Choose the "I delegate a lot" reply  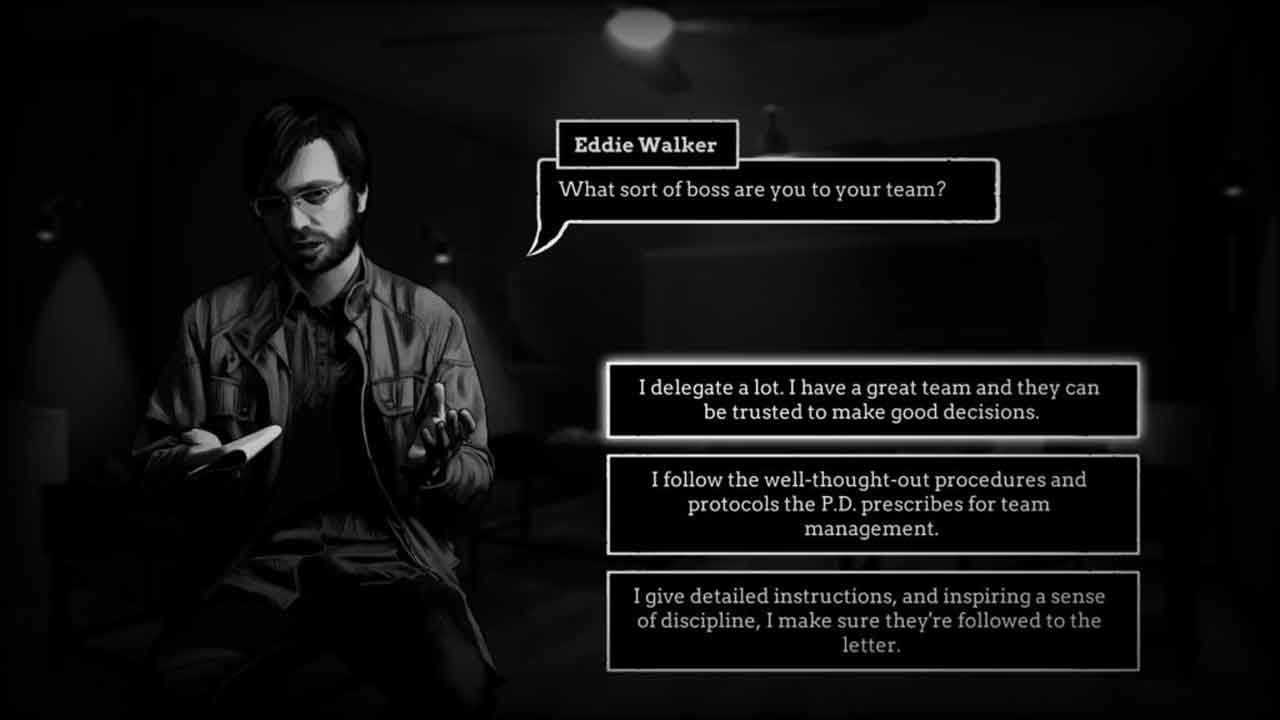pyautogui.click(x=872, y=400)
